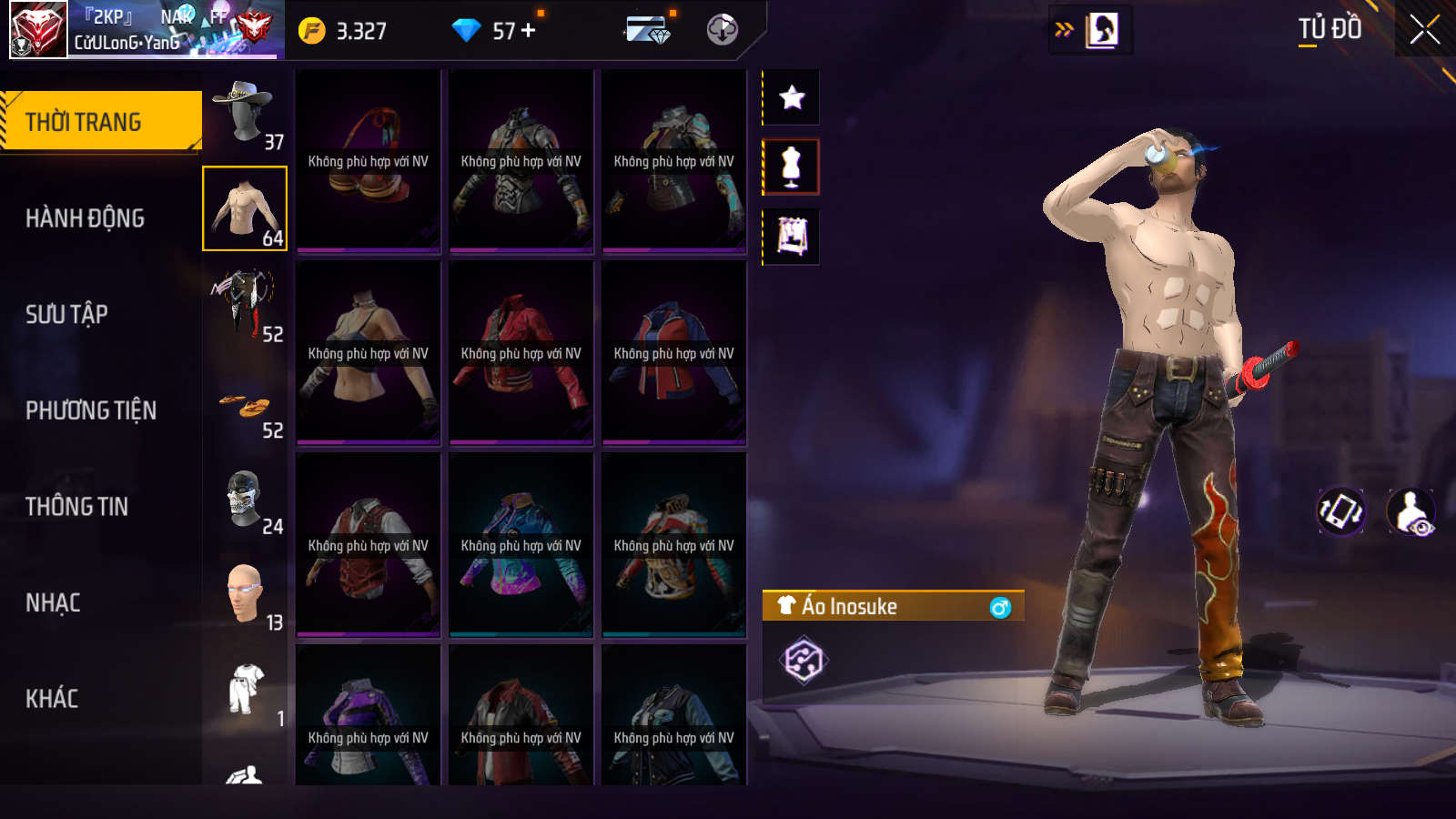
Task: Close the wardrobe with the X button
Action: 1425,29
